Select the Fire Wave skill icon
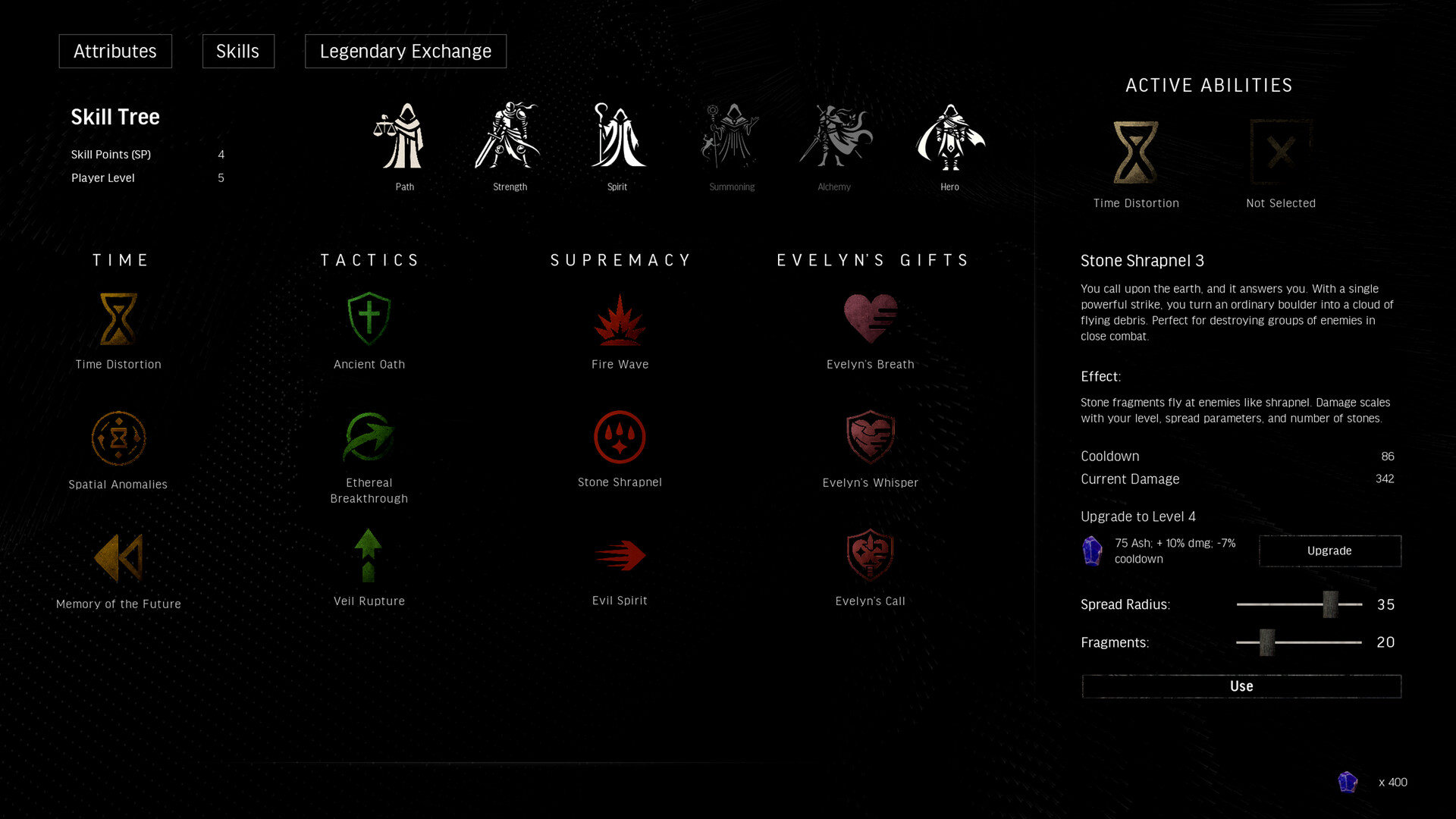Image resolution: width=1456 pixels, height=819 pixels. (x=620, y=318)
